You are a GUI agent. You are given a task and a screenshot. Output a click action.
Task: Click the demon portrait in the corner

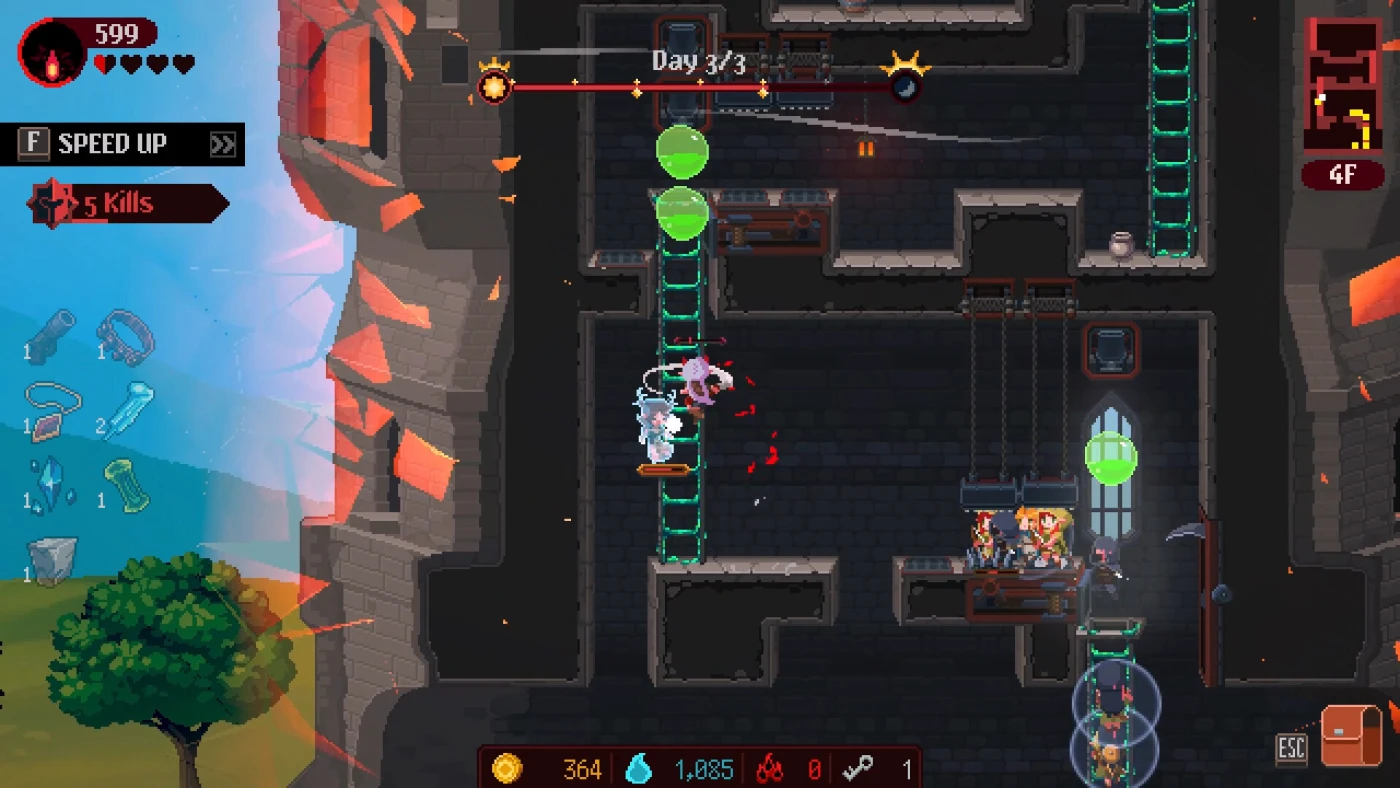[52, 52]
